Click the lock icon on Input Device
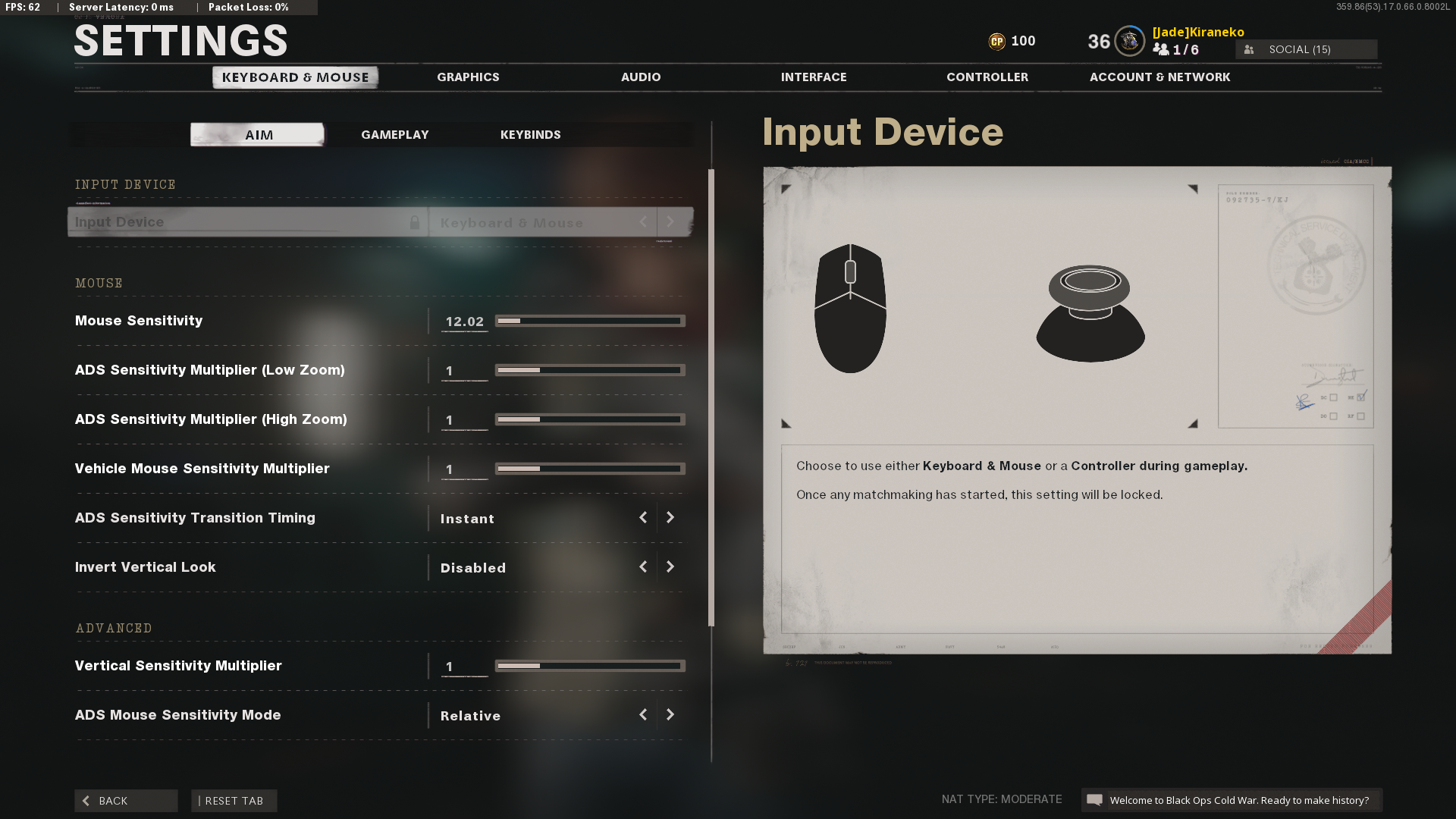 pyautogui.click(x=416, y=222)
